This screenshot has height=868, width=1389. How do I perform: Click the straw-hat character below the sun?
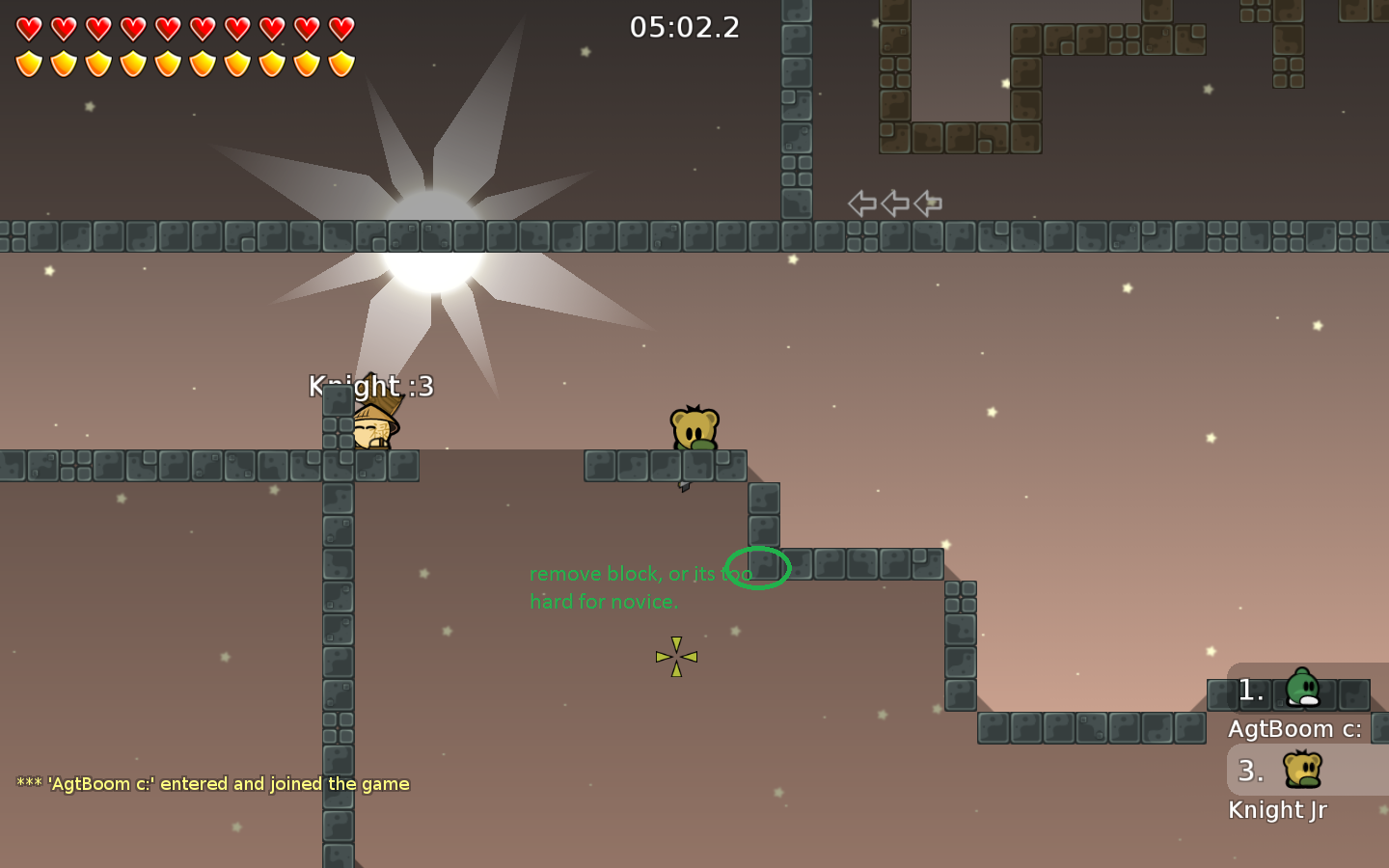click(x=374, y=427)
